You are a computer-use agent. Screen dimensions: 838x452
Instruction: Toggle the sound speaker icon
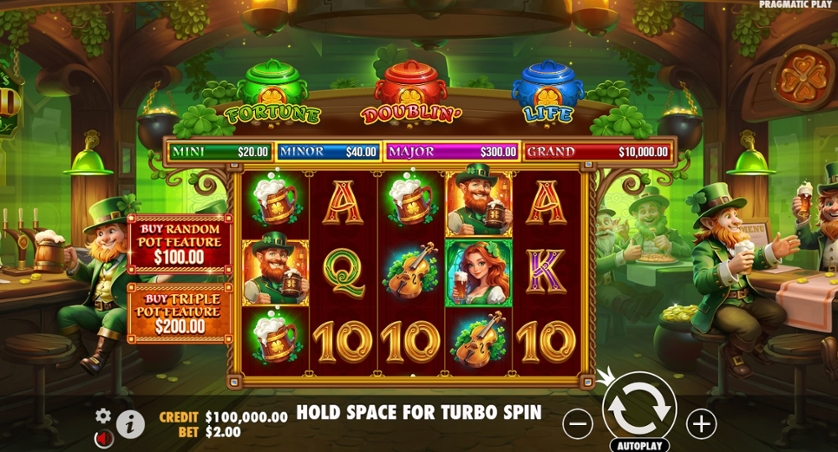104,438
